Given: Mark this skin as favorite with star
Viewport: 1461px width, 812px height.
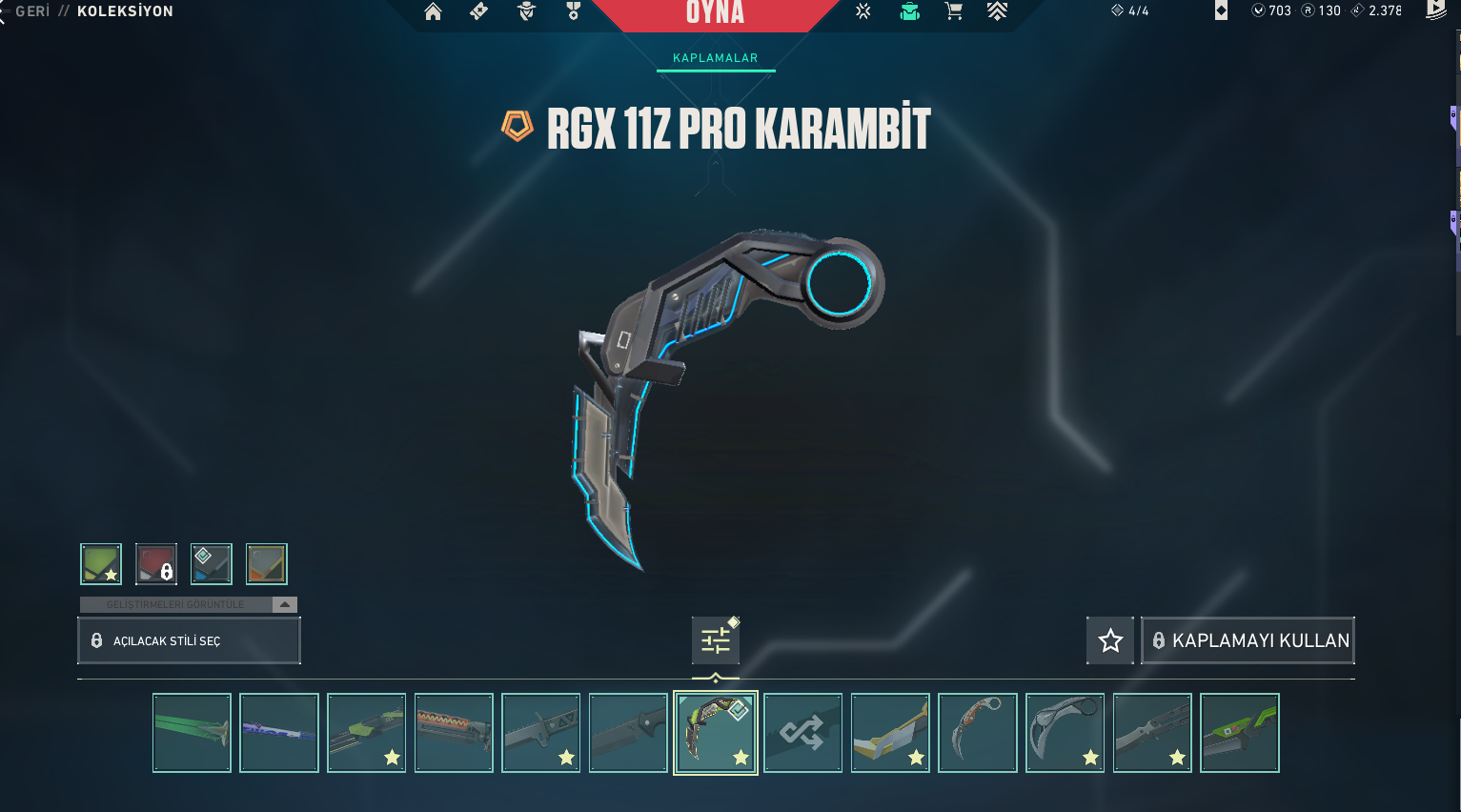Looking at the screenshot, I should 1110,640.
